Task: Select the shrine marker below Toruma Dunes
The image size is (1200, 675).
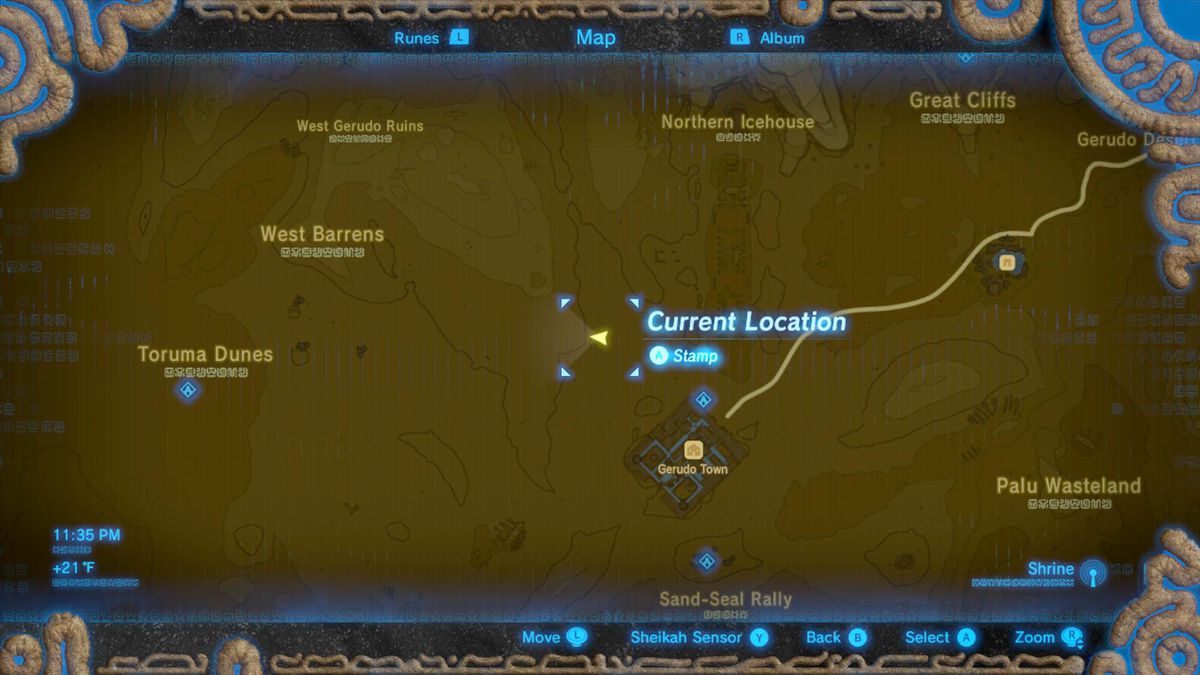Action: [187, 390]
